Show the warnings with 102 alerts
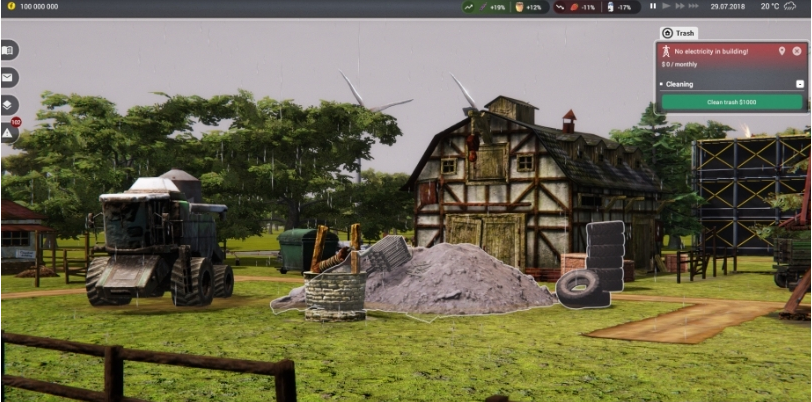The image size is (812, 402). point(8,131)
